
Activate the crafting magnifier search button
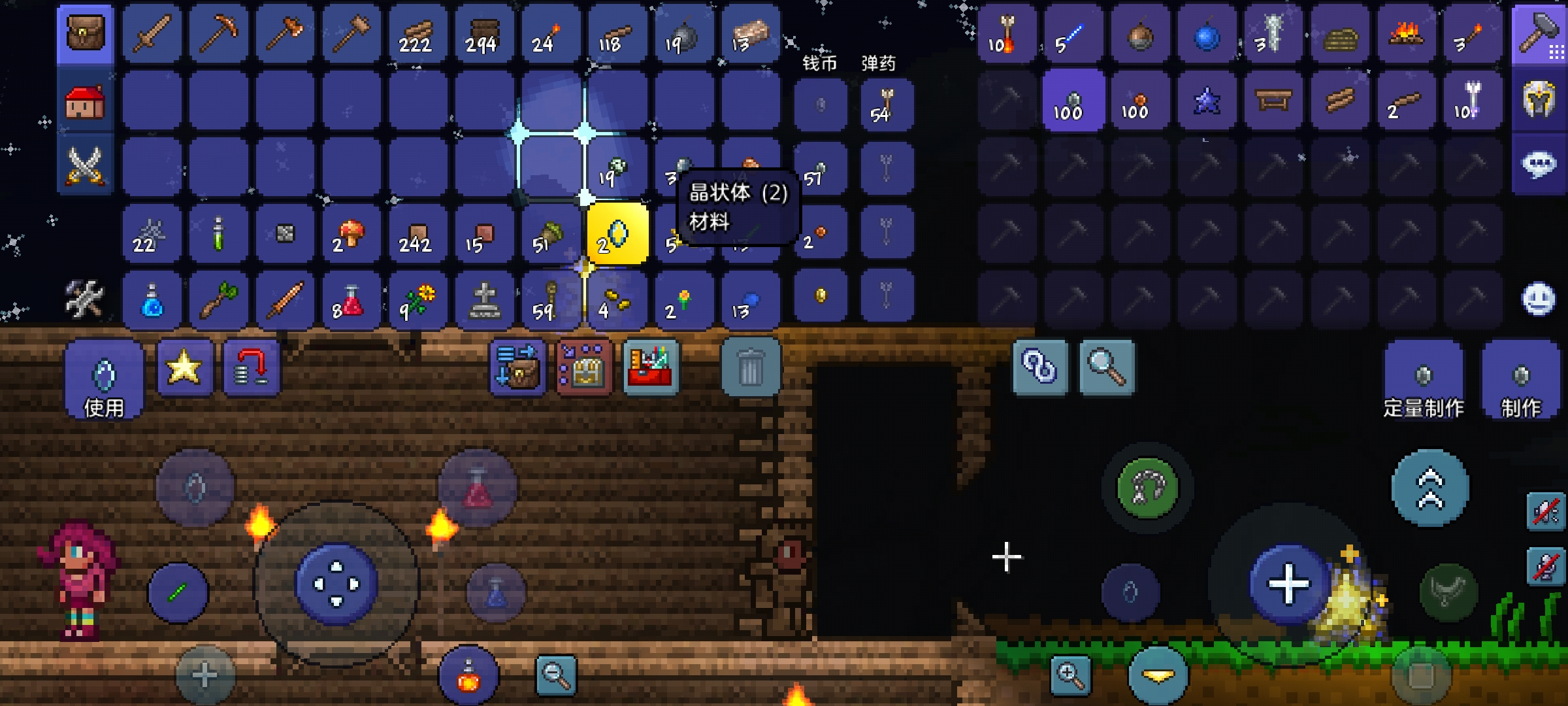coord(1106,367)
